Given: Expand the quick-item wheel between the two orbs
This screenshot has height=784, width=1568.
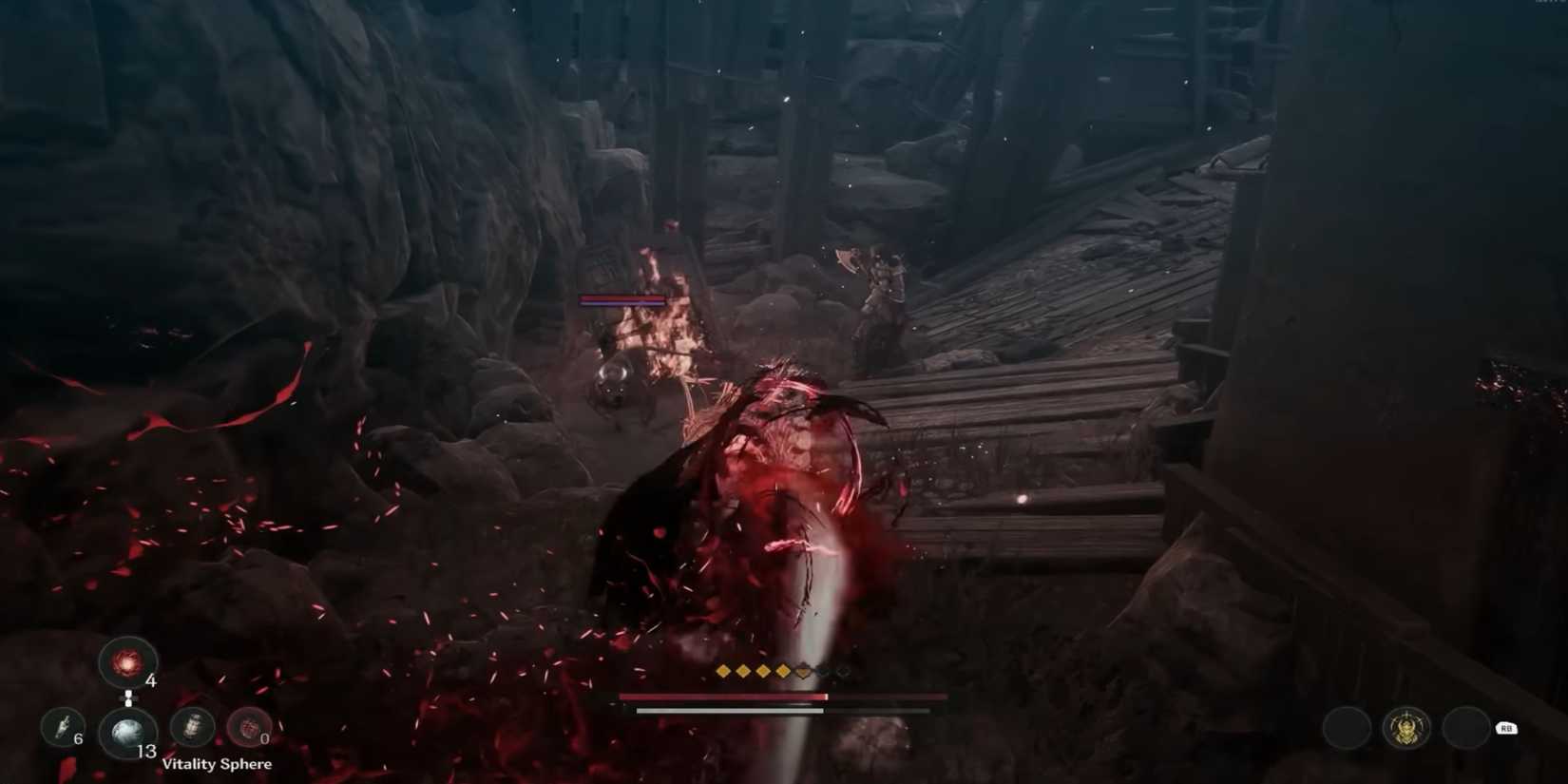Looking at the screenshot, I should point(128,698).
